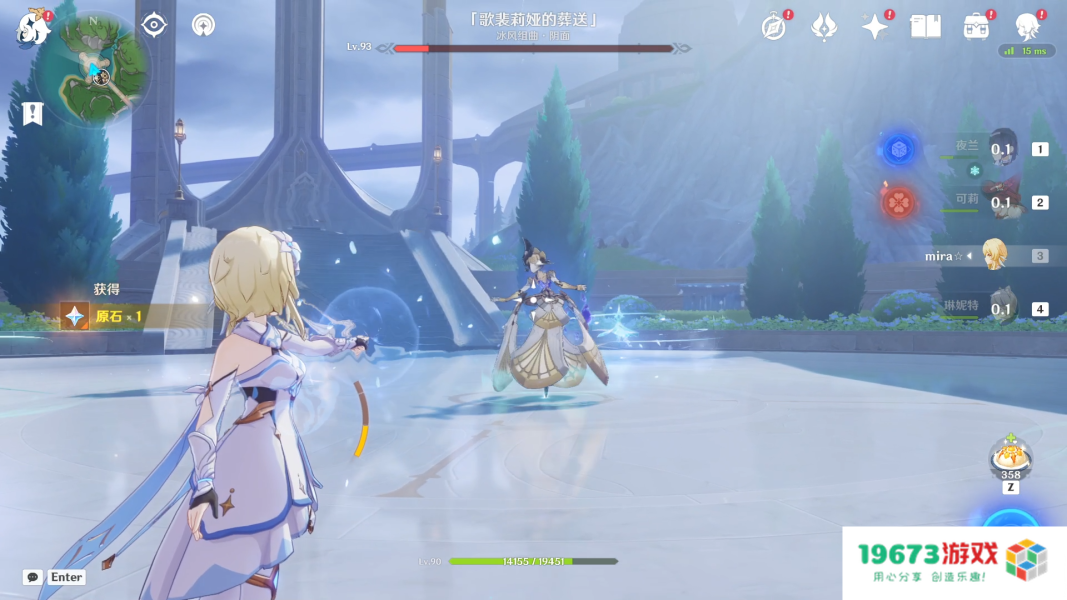Open the quest bookmark icon with exclamation mark
The width and height of the screenshot is (1067, 600).
(x=33, y=113)
